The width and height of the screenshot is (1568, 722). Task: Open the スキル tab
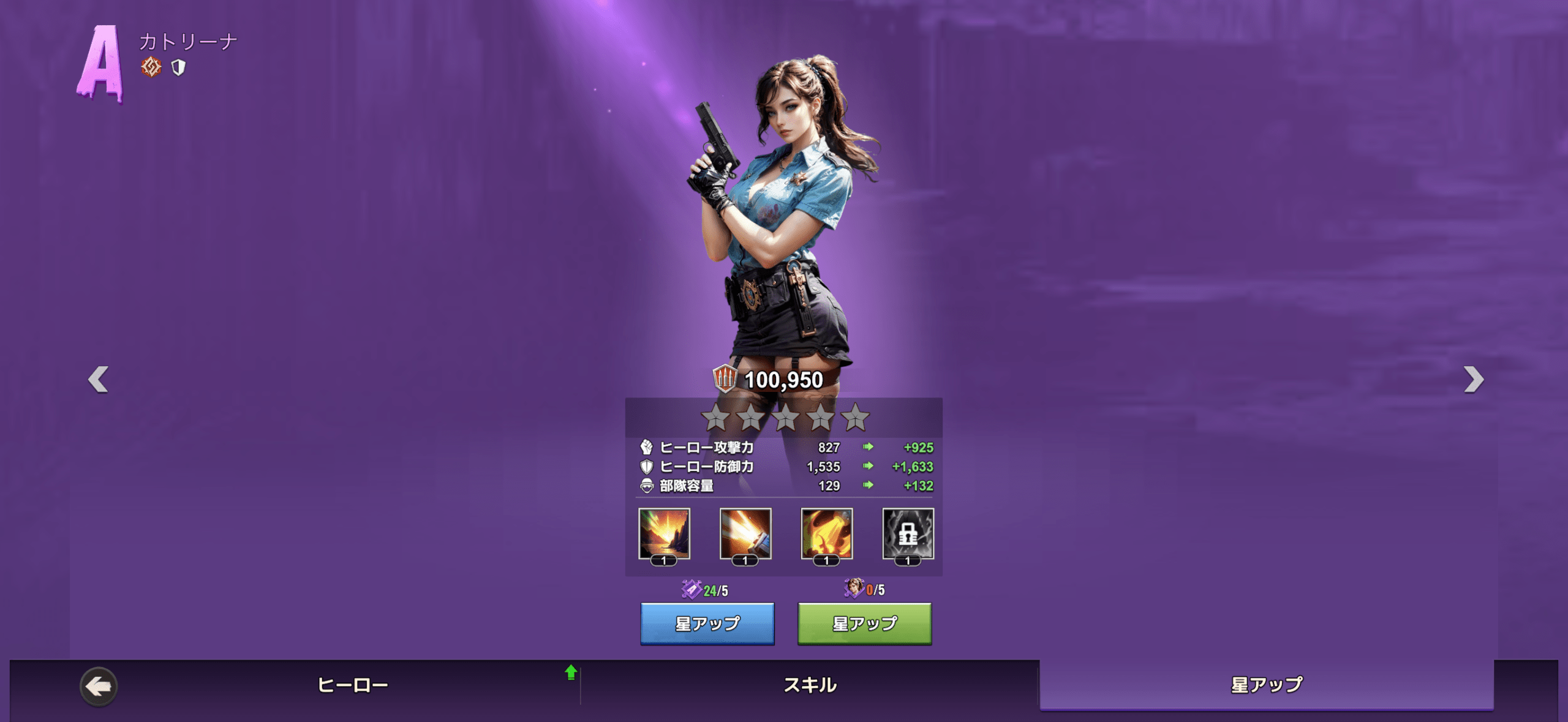[810, 685]
